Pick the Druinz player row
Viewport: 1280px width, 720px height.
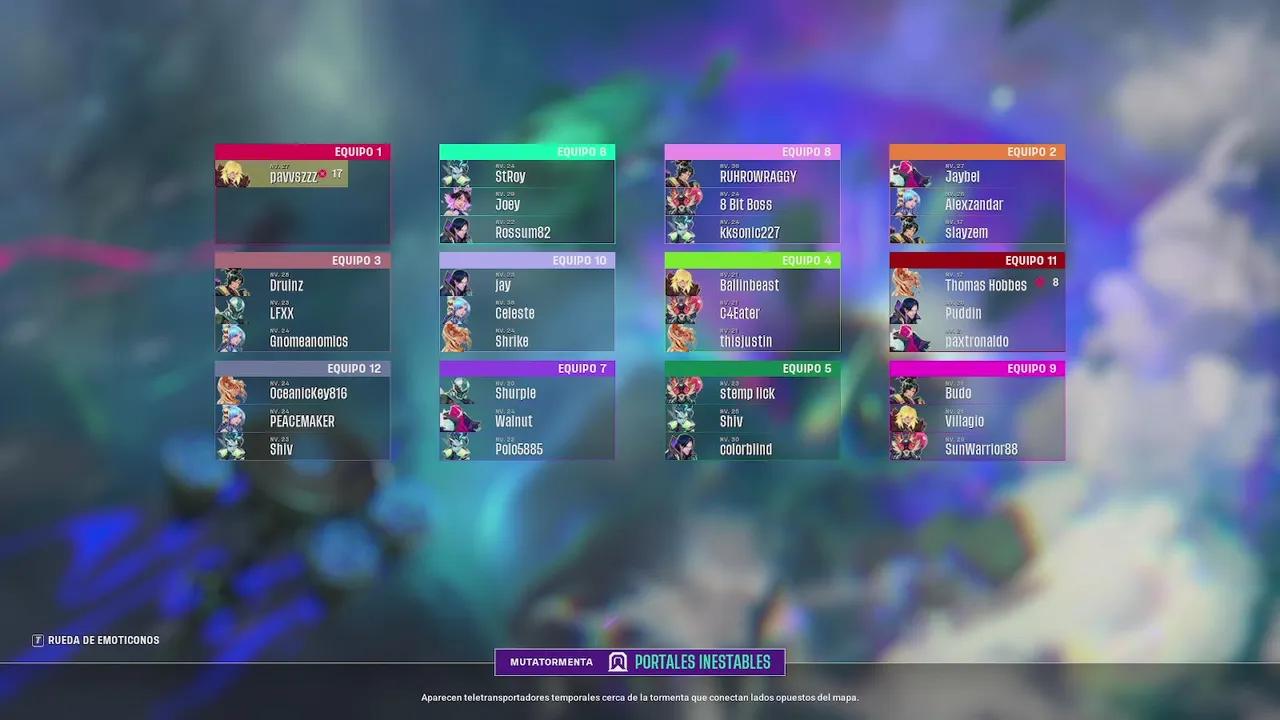(x=302, y=285)
